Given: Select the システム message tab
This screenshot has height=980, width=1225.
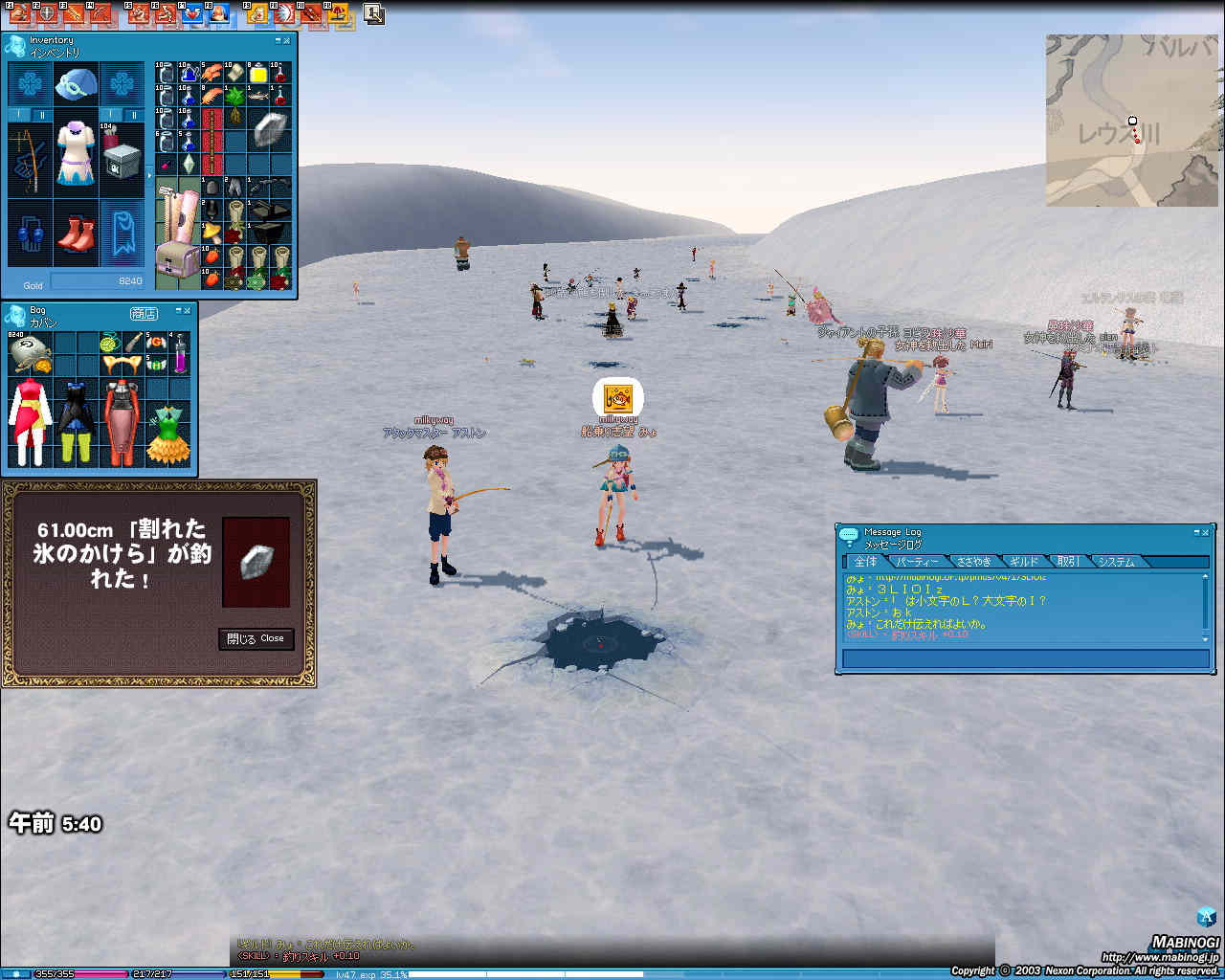Looking at the screenshot, I should click(x=1116, y=562).
